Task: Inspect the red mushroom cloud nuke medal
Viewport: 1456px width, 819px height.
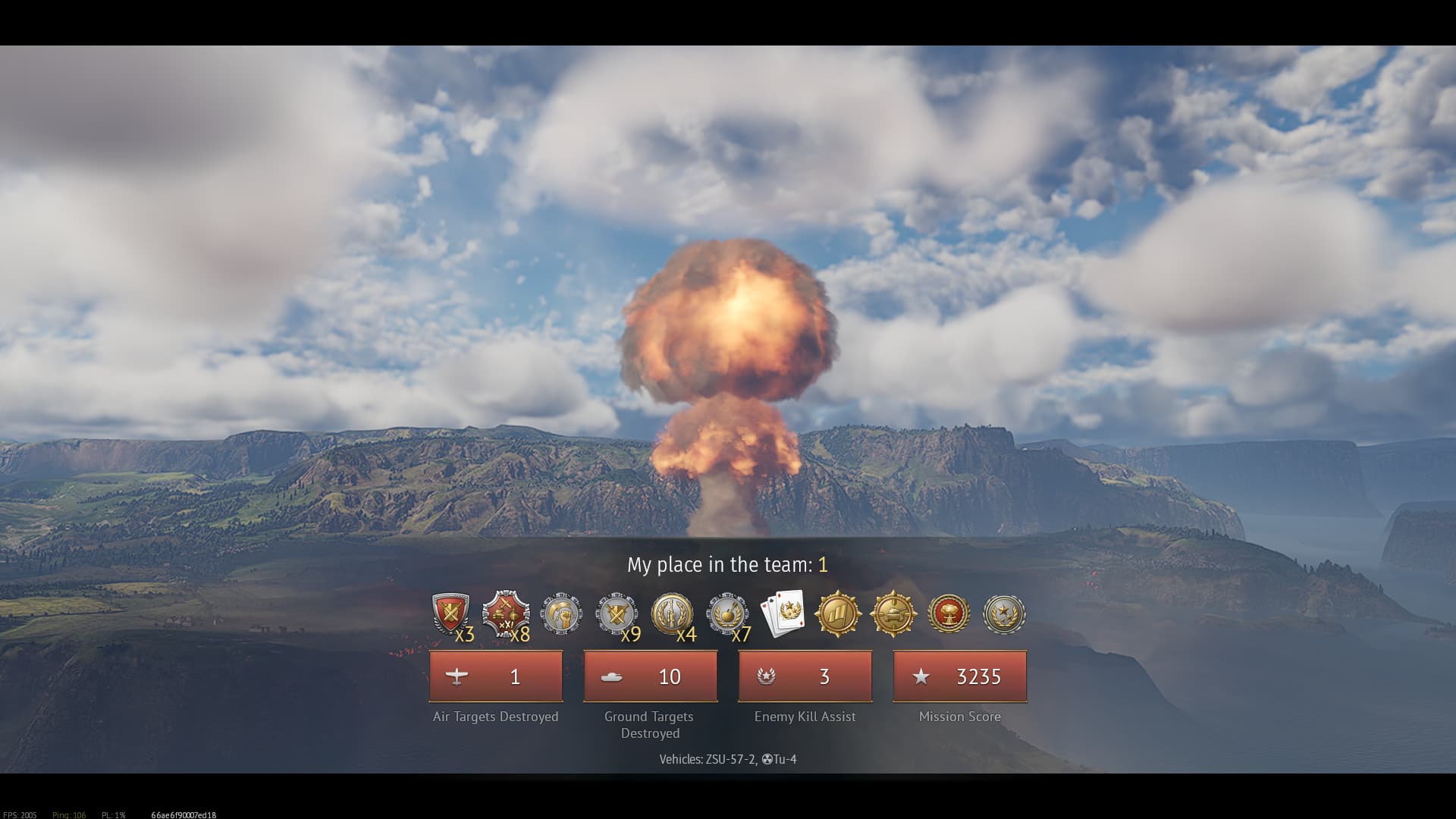Action: [949, 613]
